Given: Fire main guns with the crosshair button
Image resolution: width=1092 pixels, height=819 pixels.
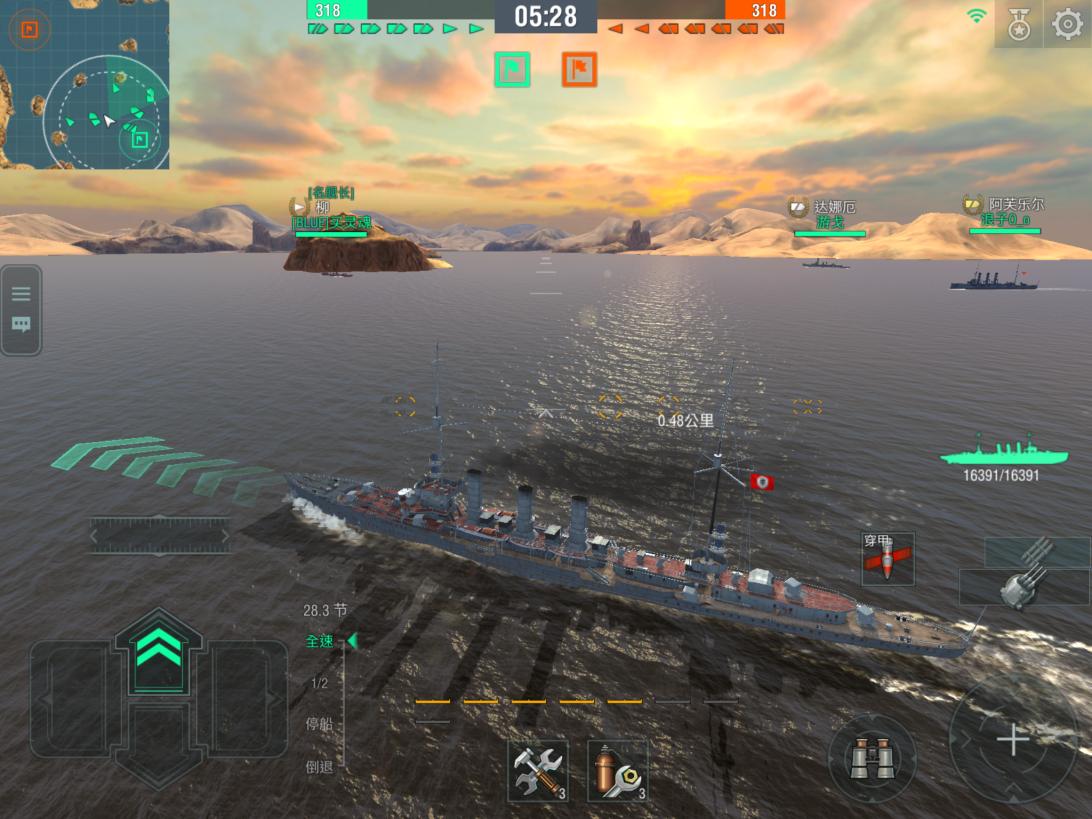Looking at the screenshot, I should pos(1013,740).
